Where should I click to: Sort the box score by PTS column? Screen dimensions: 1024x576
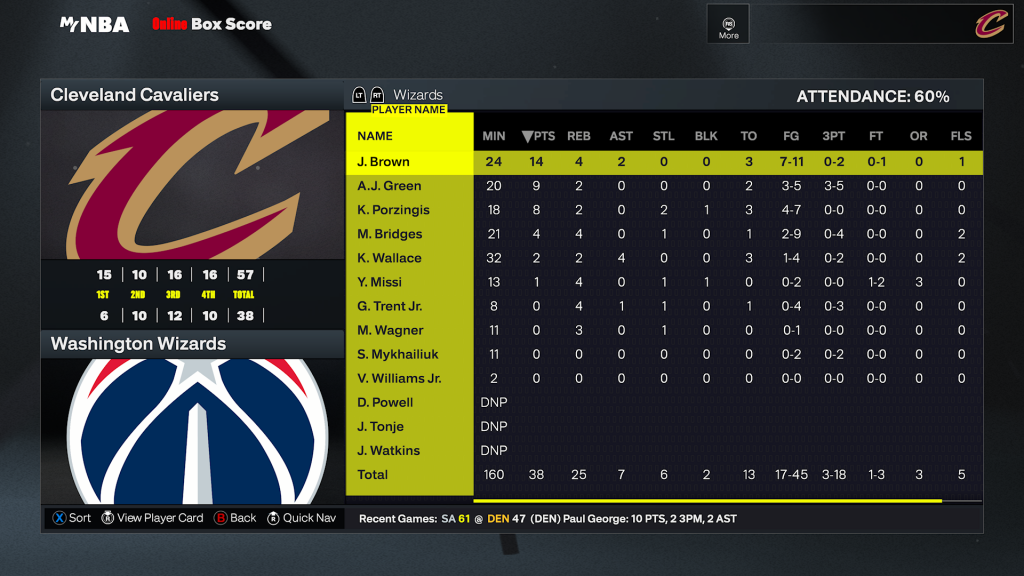coord(538,136)
